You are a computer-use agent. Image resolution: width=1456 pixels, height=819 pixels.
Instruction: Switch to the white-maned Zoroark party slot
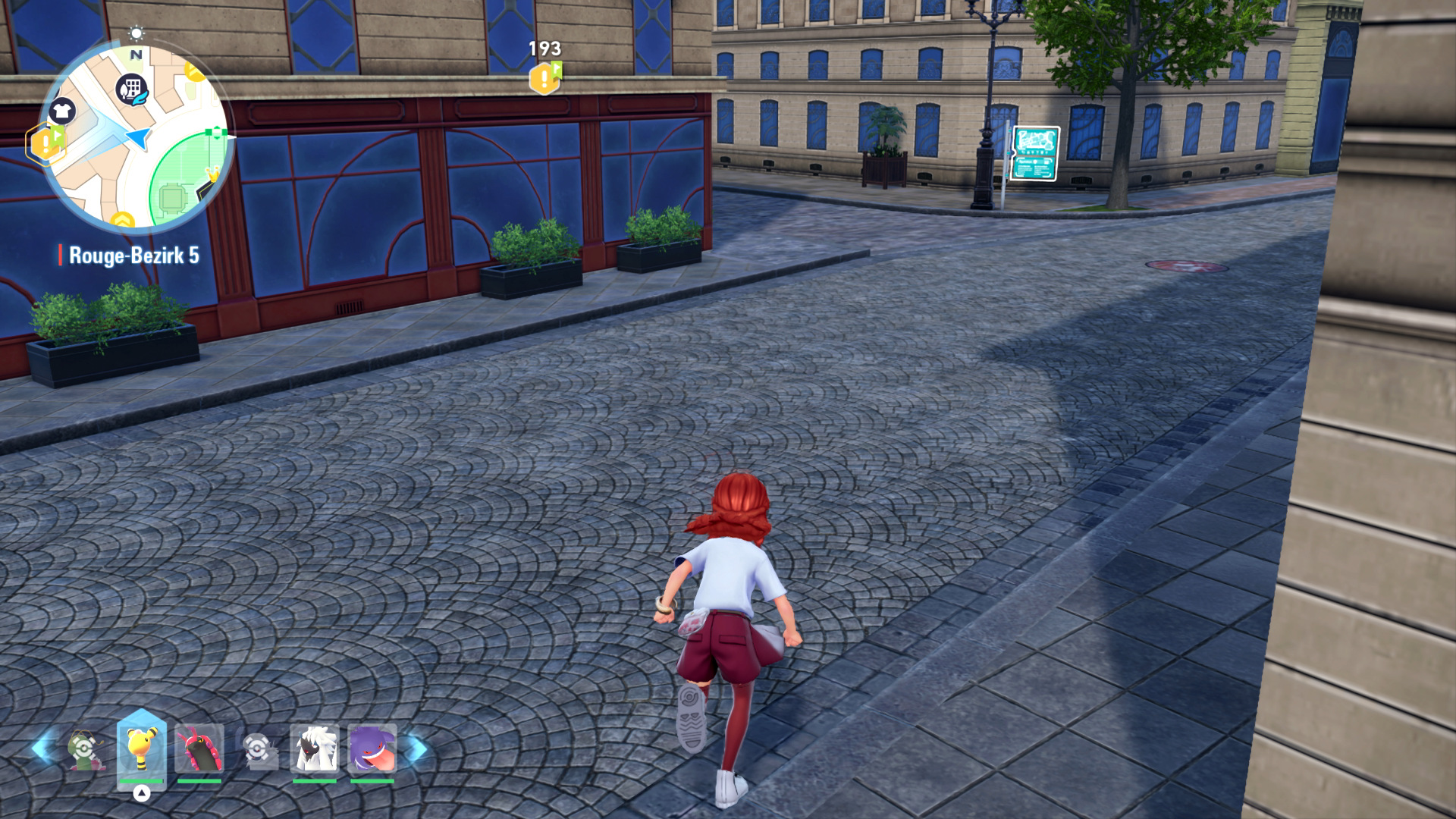314,749
